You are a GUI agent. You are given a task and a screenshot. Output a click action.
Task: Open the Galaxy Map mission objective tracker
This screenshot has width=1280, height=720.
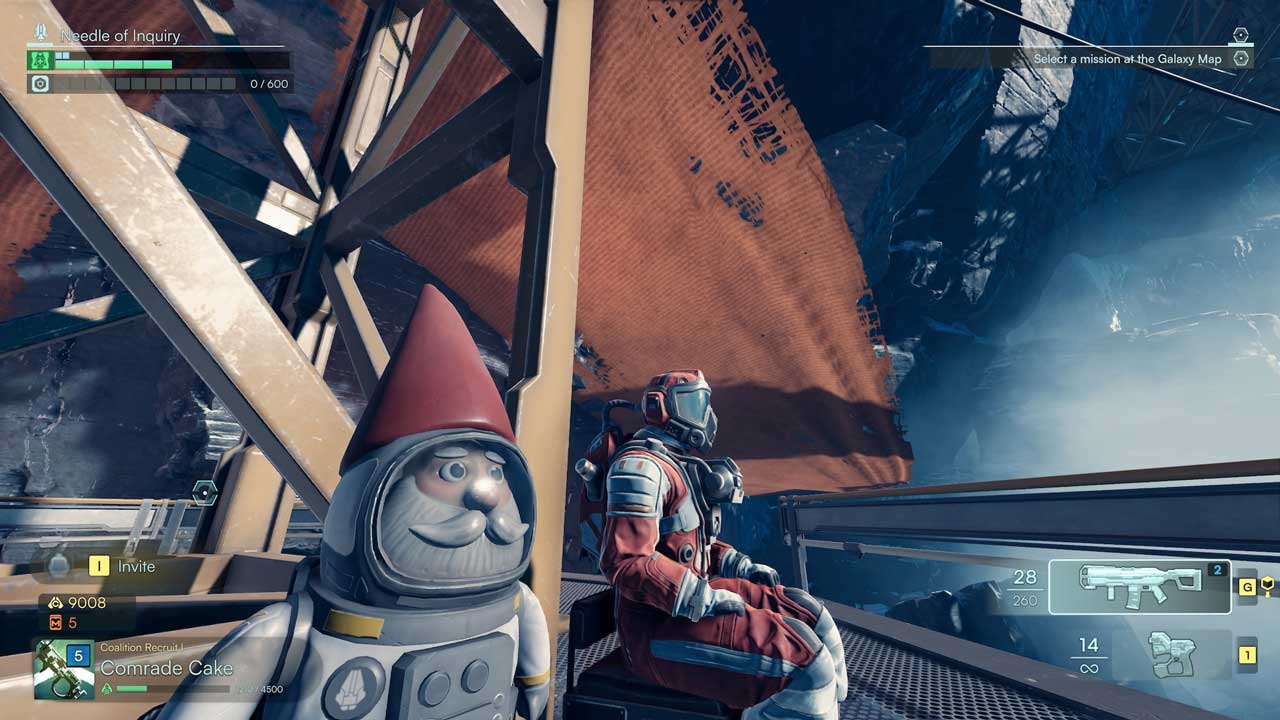1127,59
